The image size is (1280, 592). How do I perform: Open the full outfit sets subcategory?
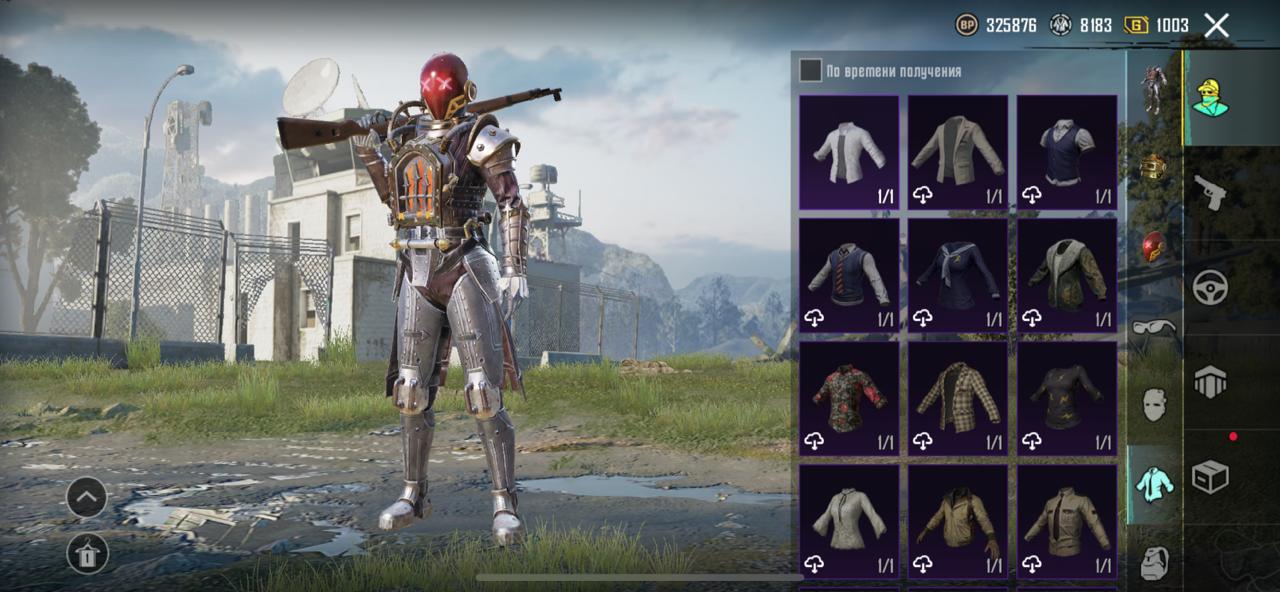1154,89
